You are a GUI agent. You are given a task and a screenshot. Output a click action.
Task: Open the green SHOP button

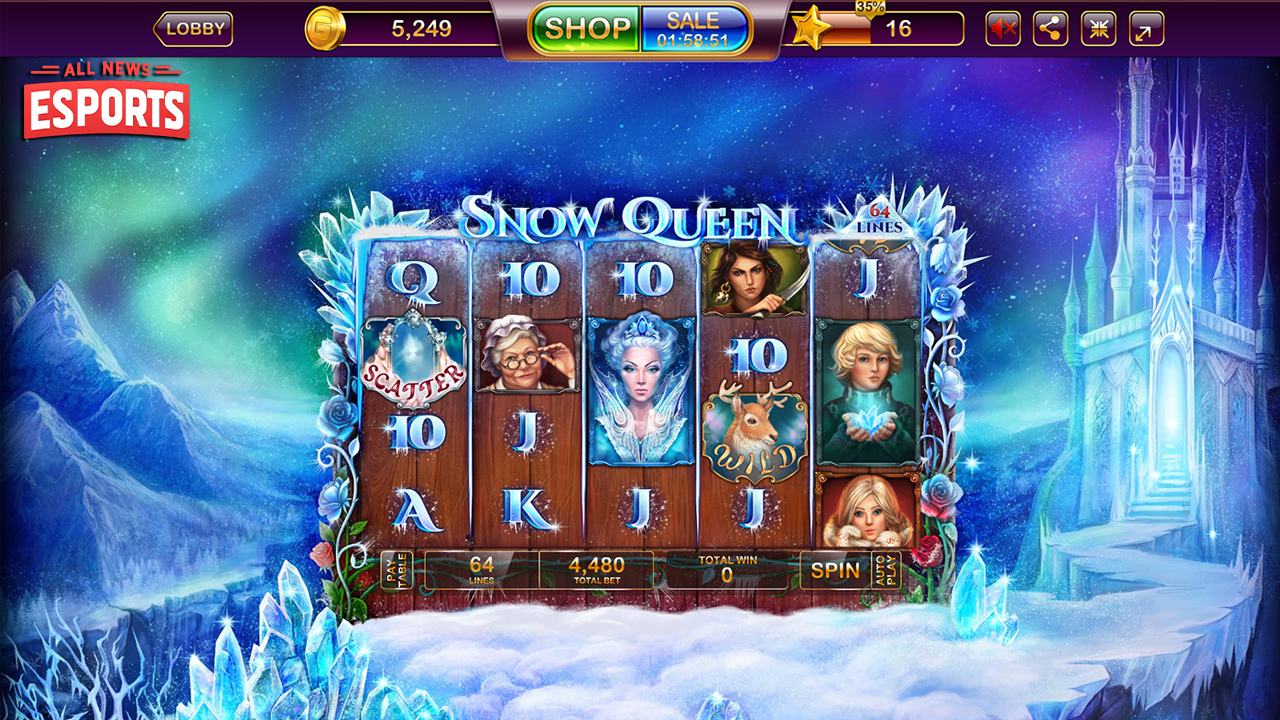[x=586, y=28]
